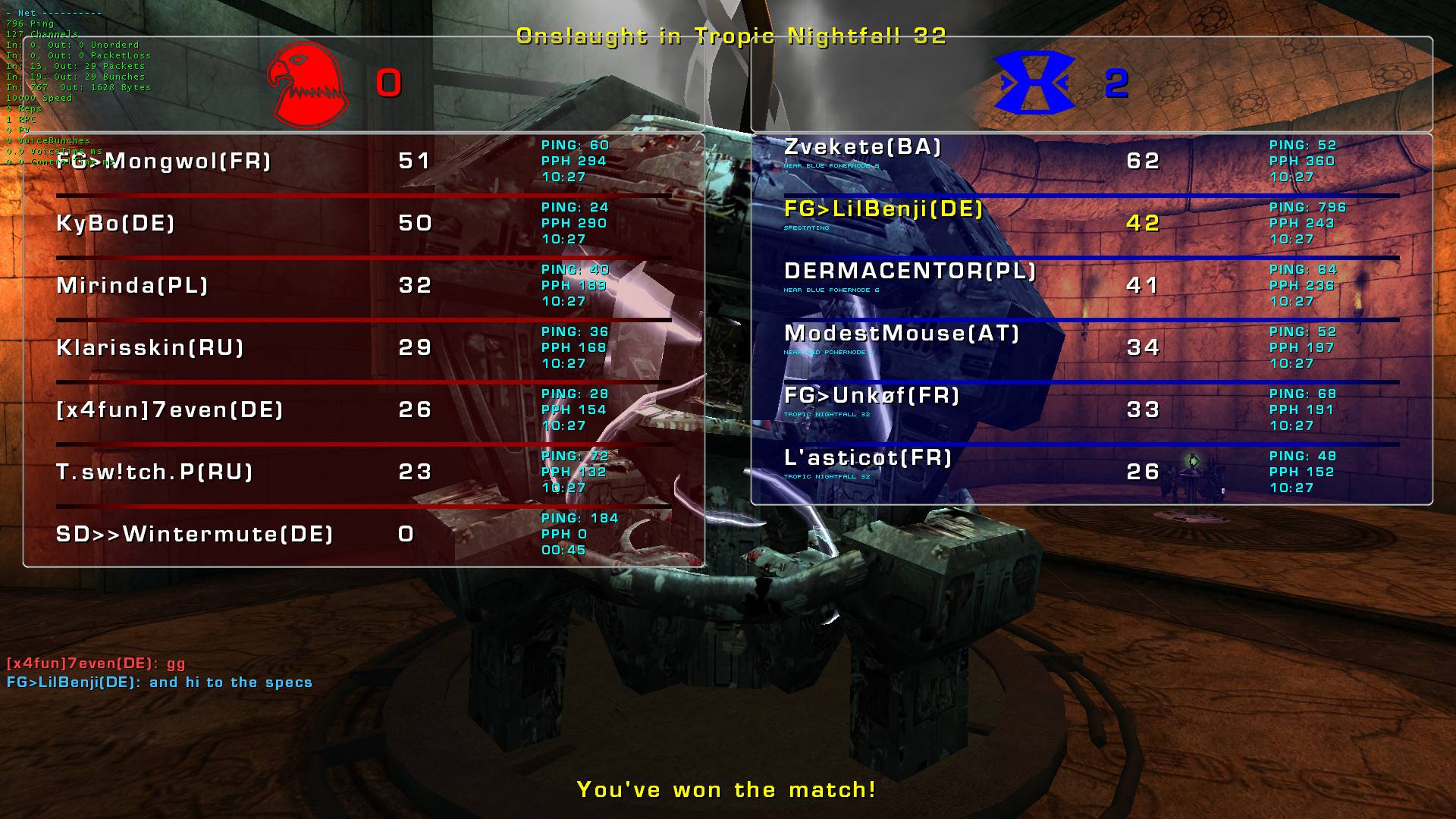The width and height of the screenshot is (1456, 819).
Task: Pick T.sw!tch.P(RU) from the red list
Action: (155, 472)
